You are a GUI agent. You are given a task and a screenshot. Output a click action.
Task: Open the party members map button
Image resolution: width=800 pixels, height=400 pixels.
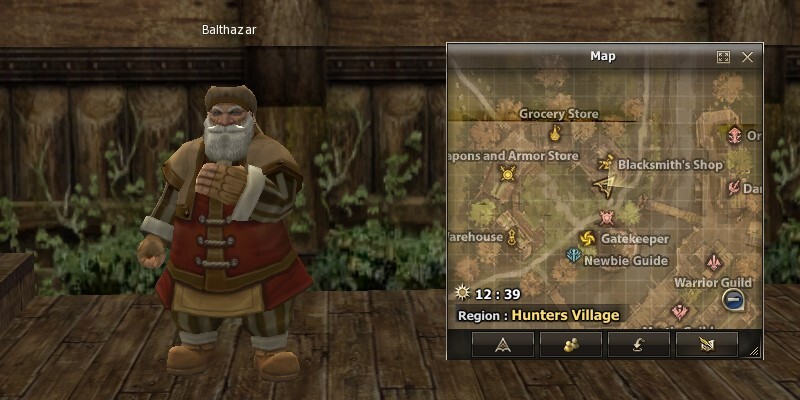coord(570,344)
